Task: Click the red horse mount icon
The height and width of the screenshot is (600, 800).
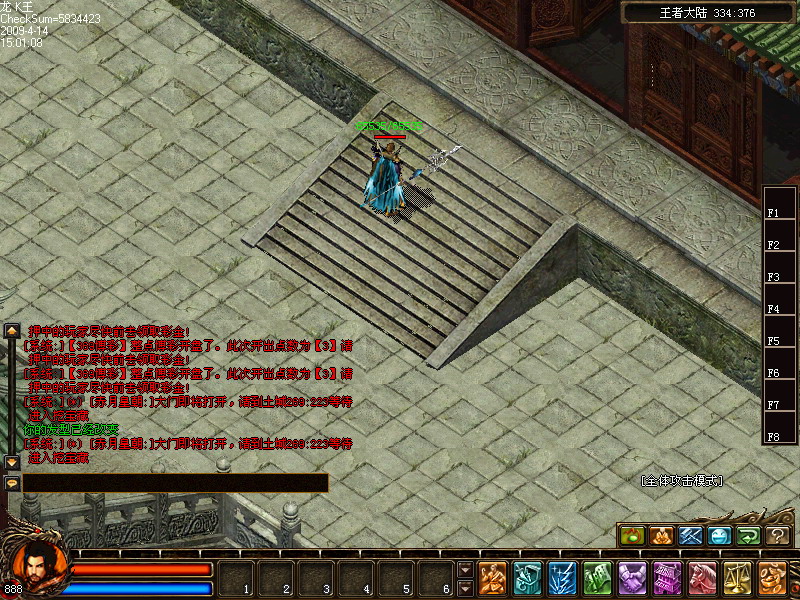Action: [702, 578]
